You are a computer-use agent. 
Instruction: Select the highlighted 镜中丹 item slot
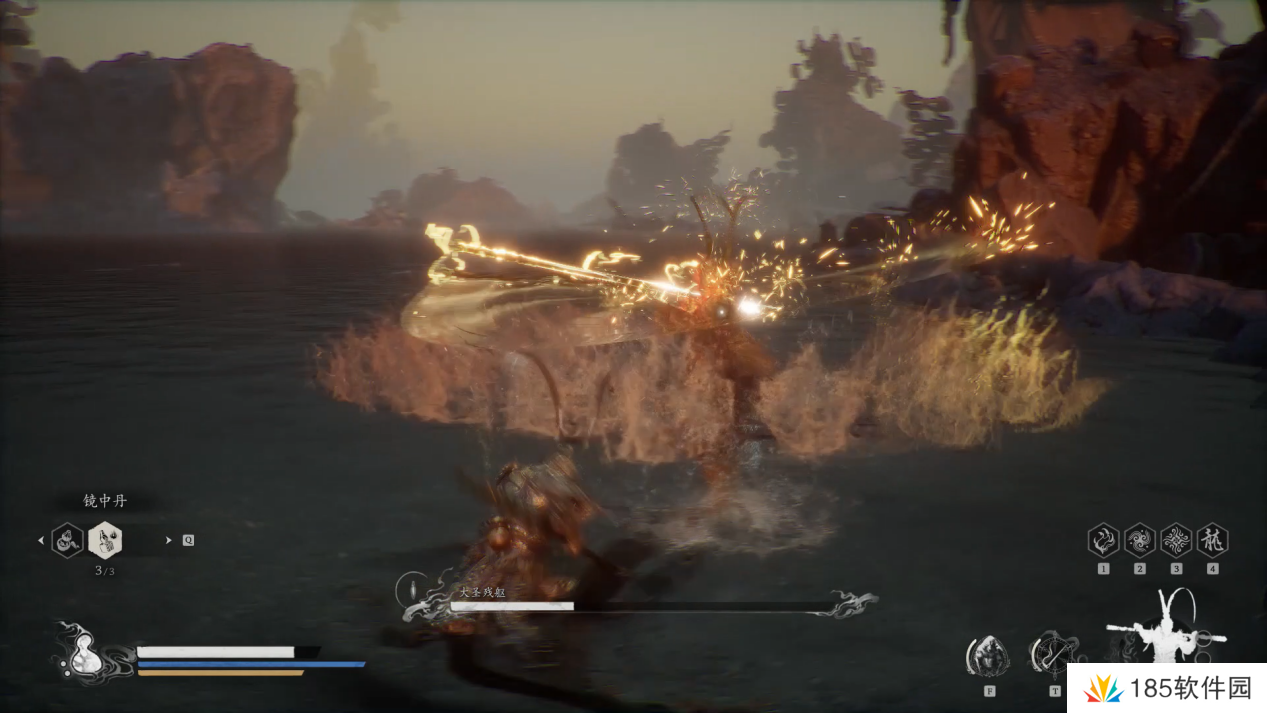click(x=105, y=540)
